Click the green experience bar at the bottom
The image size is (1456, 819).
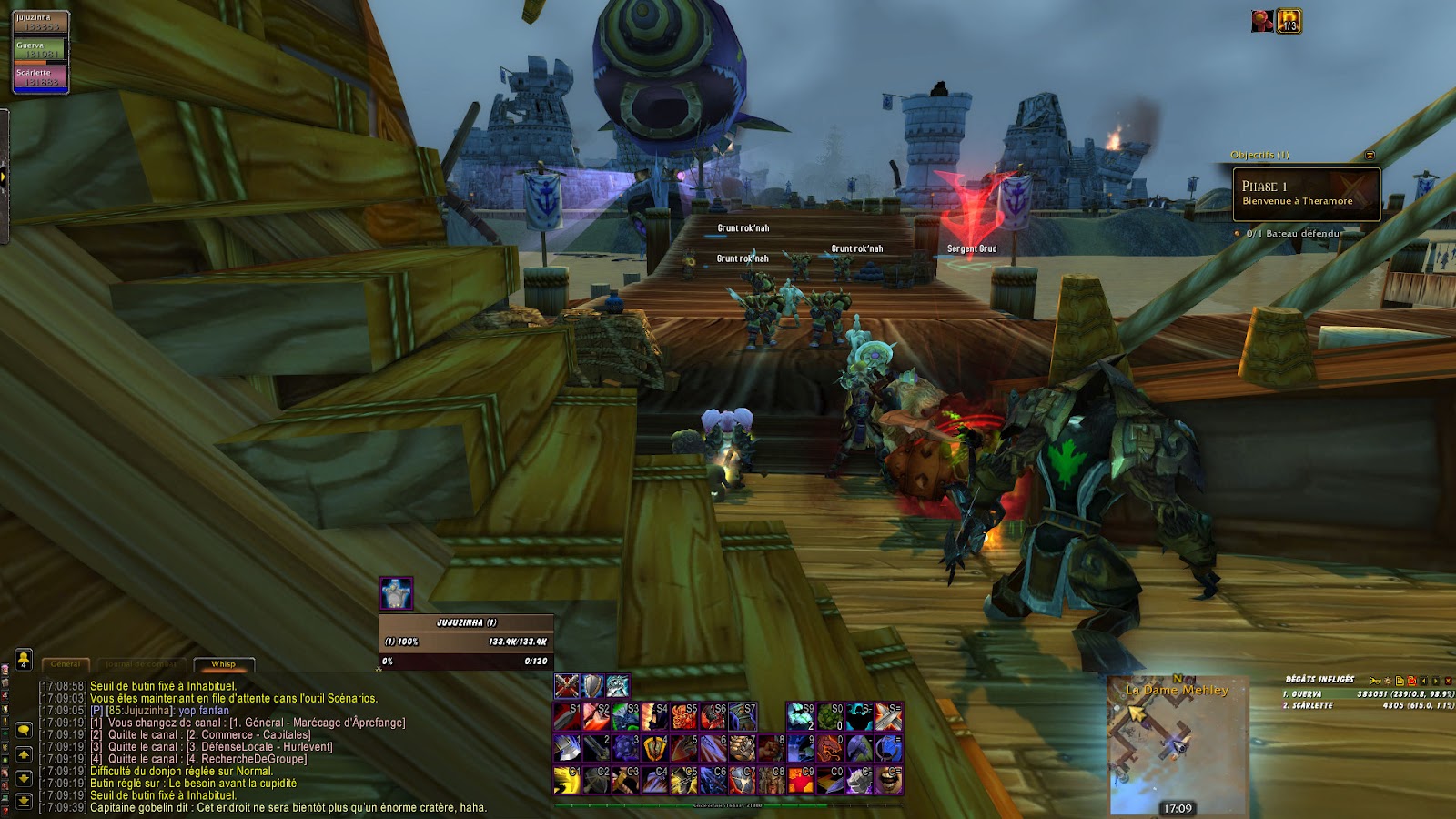click(x=719, y=804)
